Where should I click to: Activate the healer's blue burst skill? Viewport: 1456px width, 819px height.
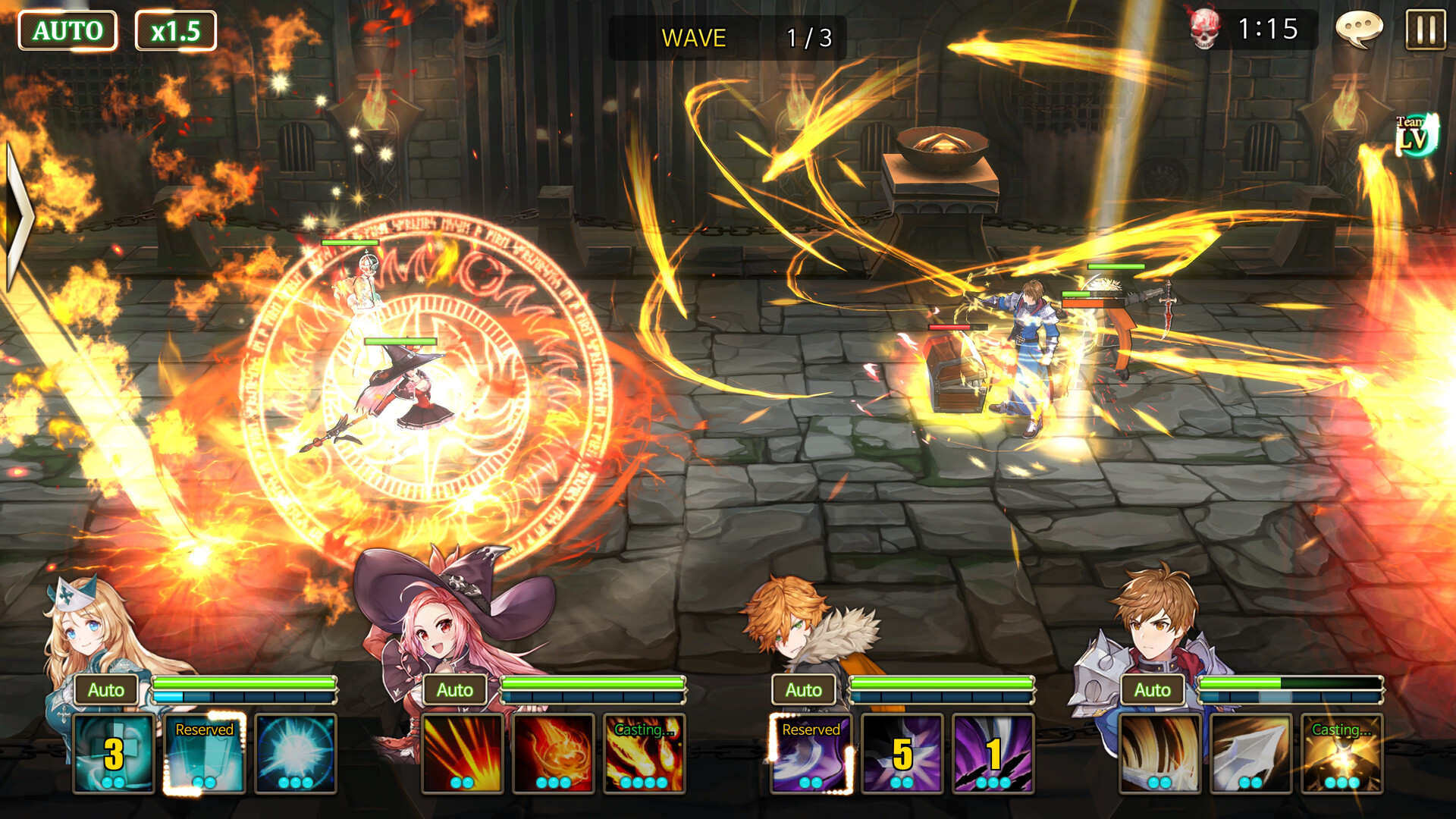coord(295,752)
